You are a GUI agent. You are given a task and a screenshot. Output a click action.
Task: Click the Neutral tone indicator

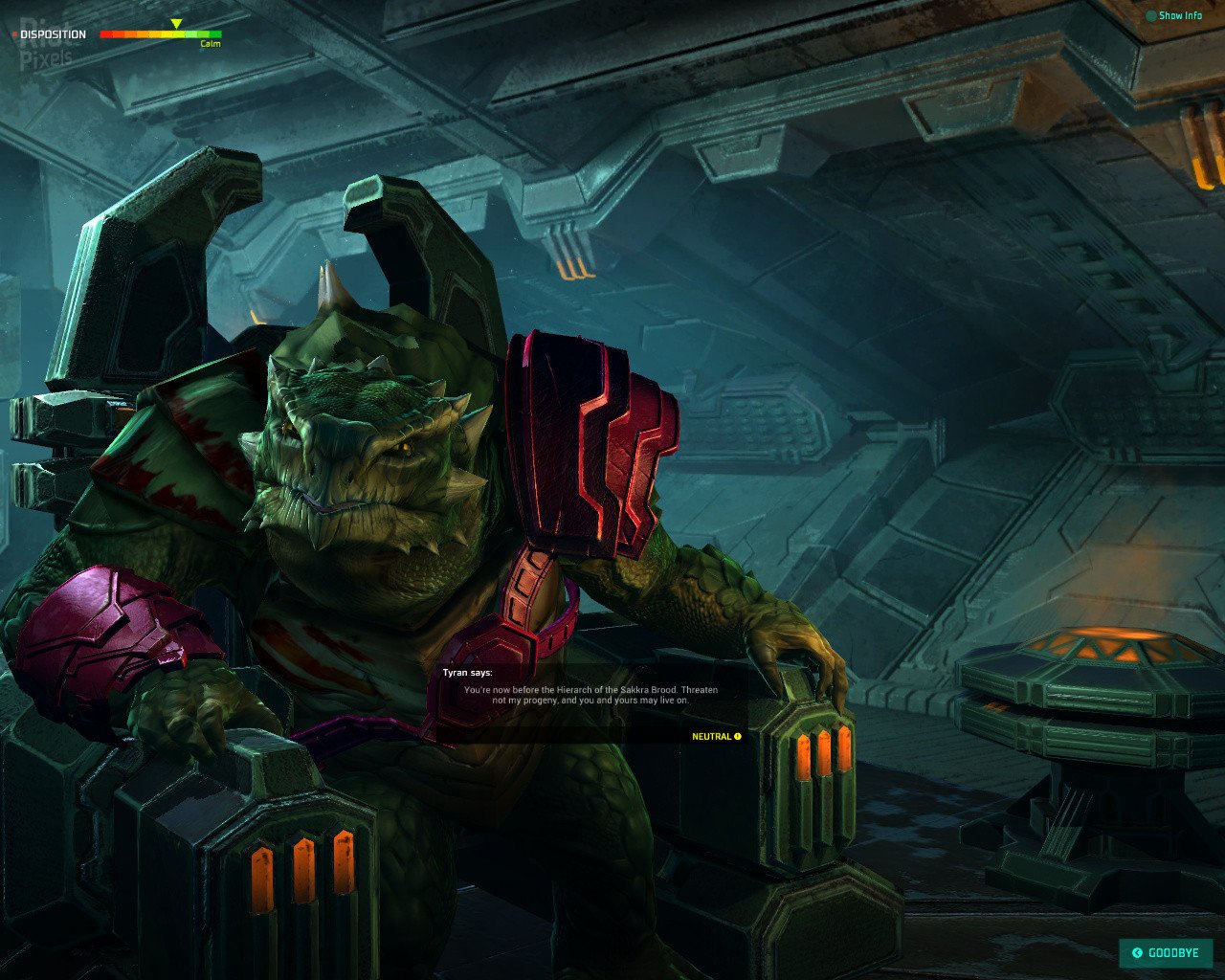click(717, 737)
